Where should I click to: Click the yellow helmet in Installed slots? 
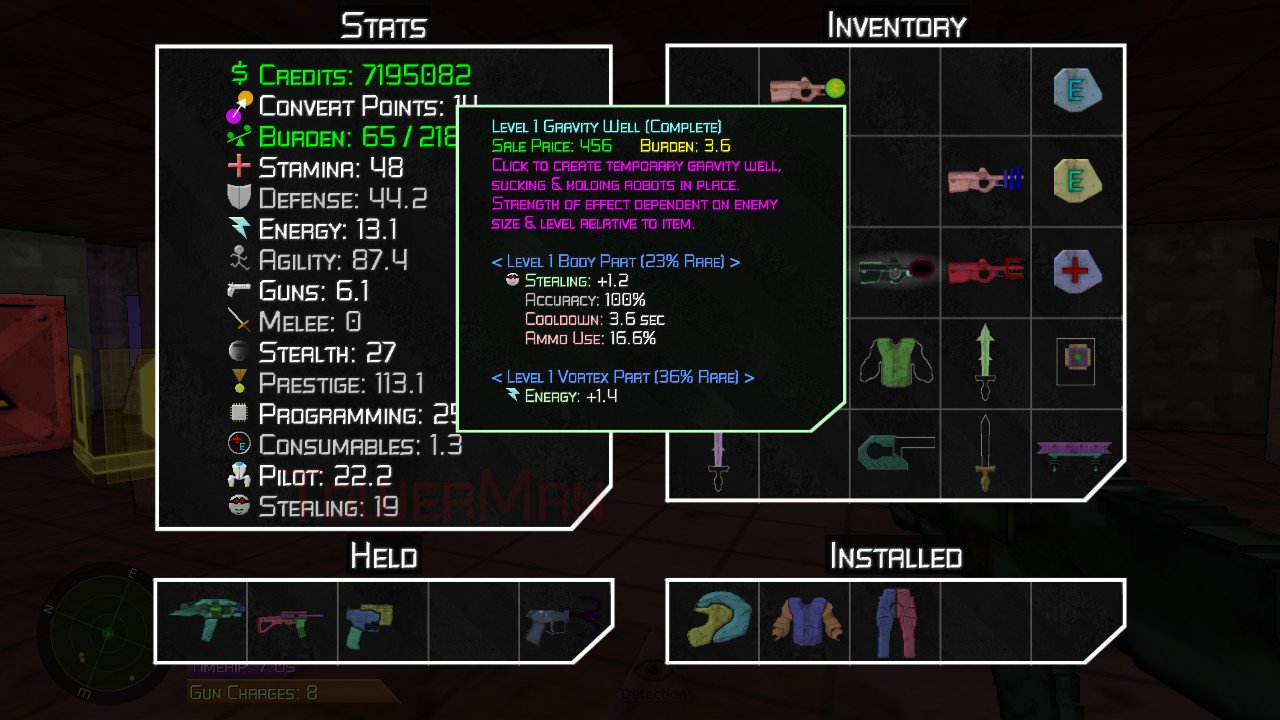716,620
